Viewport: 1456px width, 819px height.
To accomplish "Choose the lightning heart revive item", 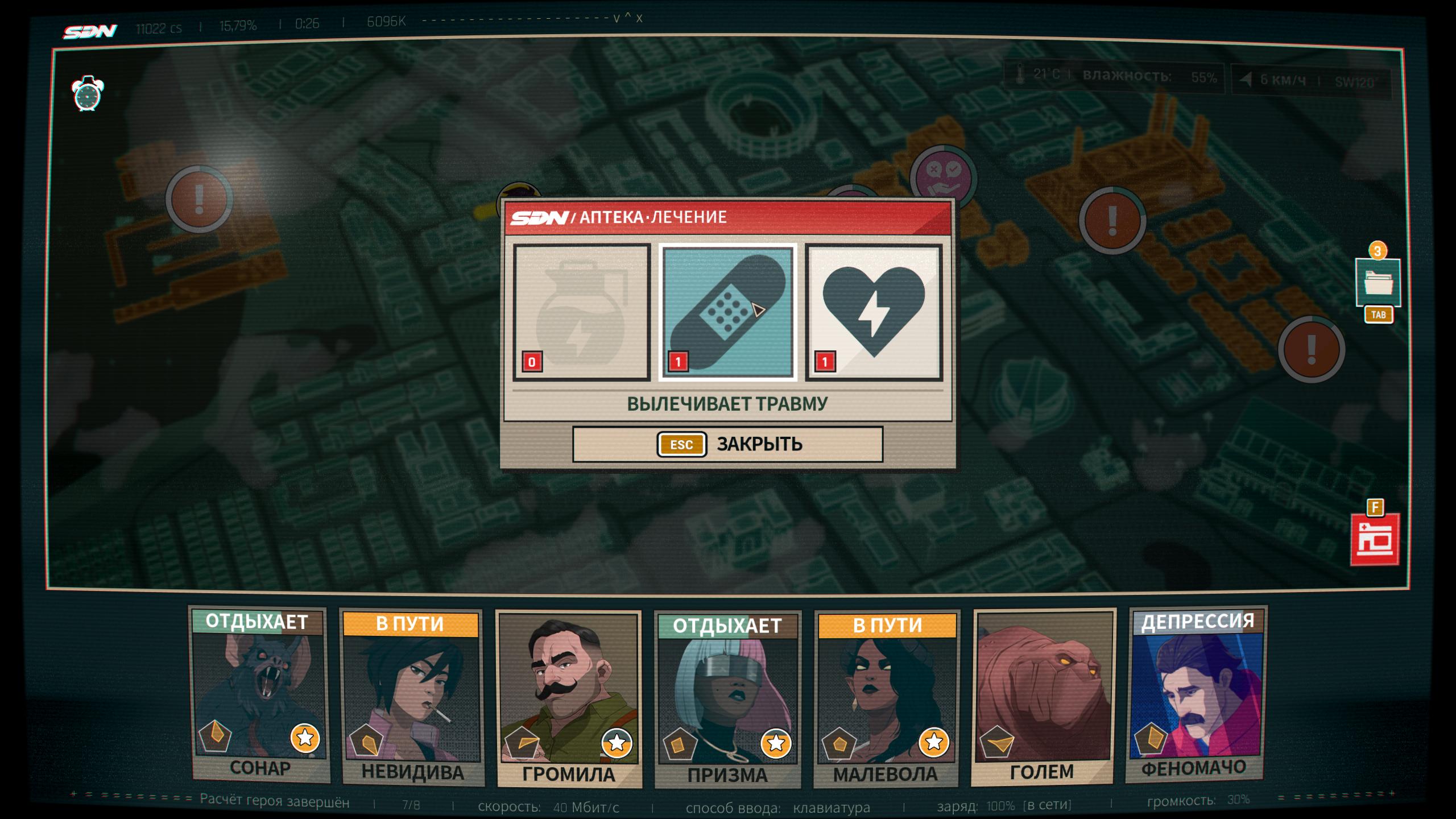I will (x=874, y=312).
